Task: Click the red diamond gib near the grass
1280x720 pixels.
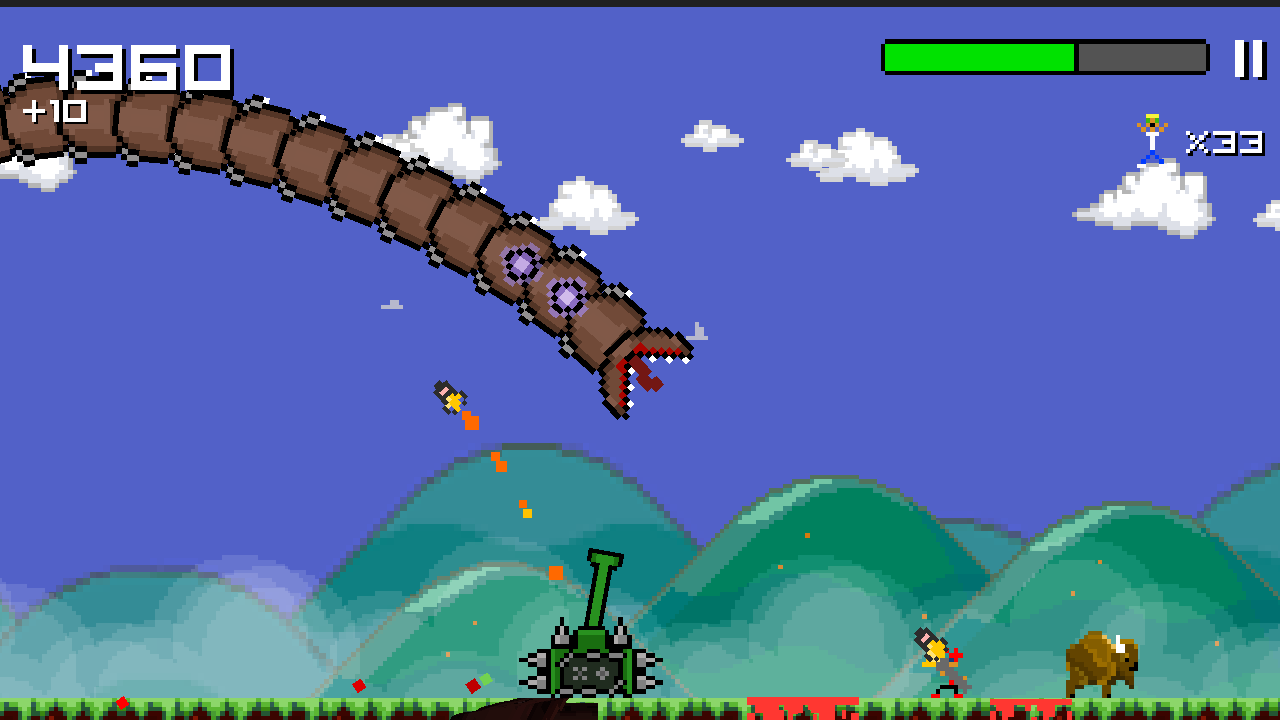Action: [x=474, y=686]
